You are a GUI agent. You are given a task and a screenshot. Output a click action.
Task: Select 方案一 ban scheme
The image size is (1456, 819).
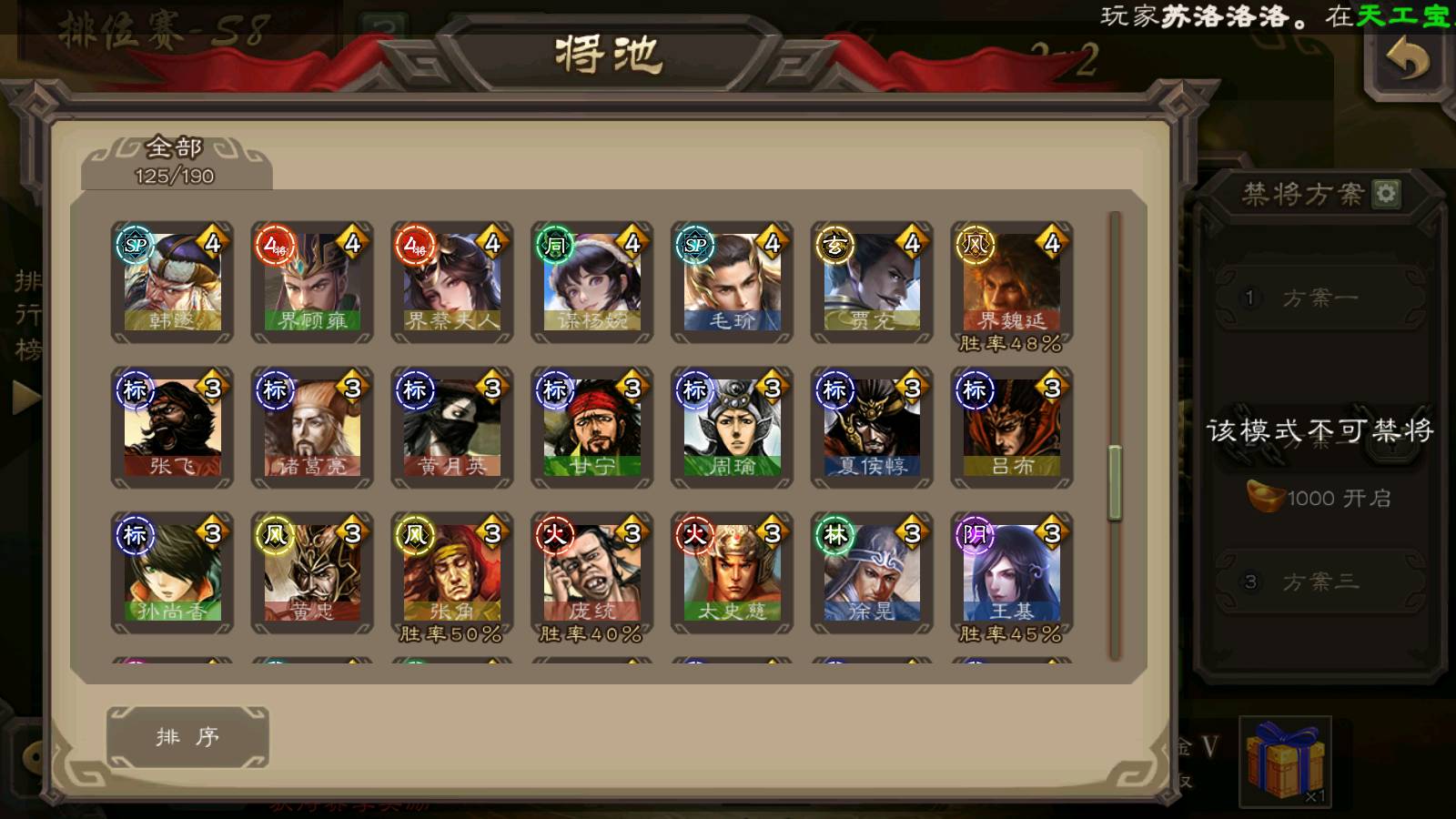1319,298
